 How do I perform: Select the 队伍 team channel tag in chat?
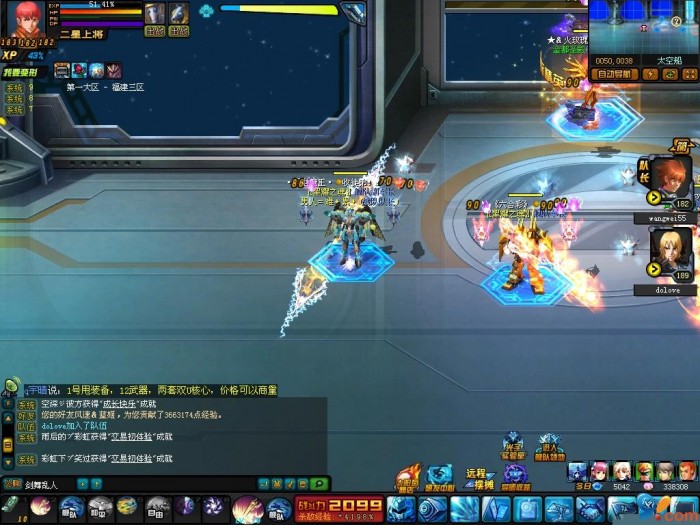pyautogui.click(x=26, y=426)
